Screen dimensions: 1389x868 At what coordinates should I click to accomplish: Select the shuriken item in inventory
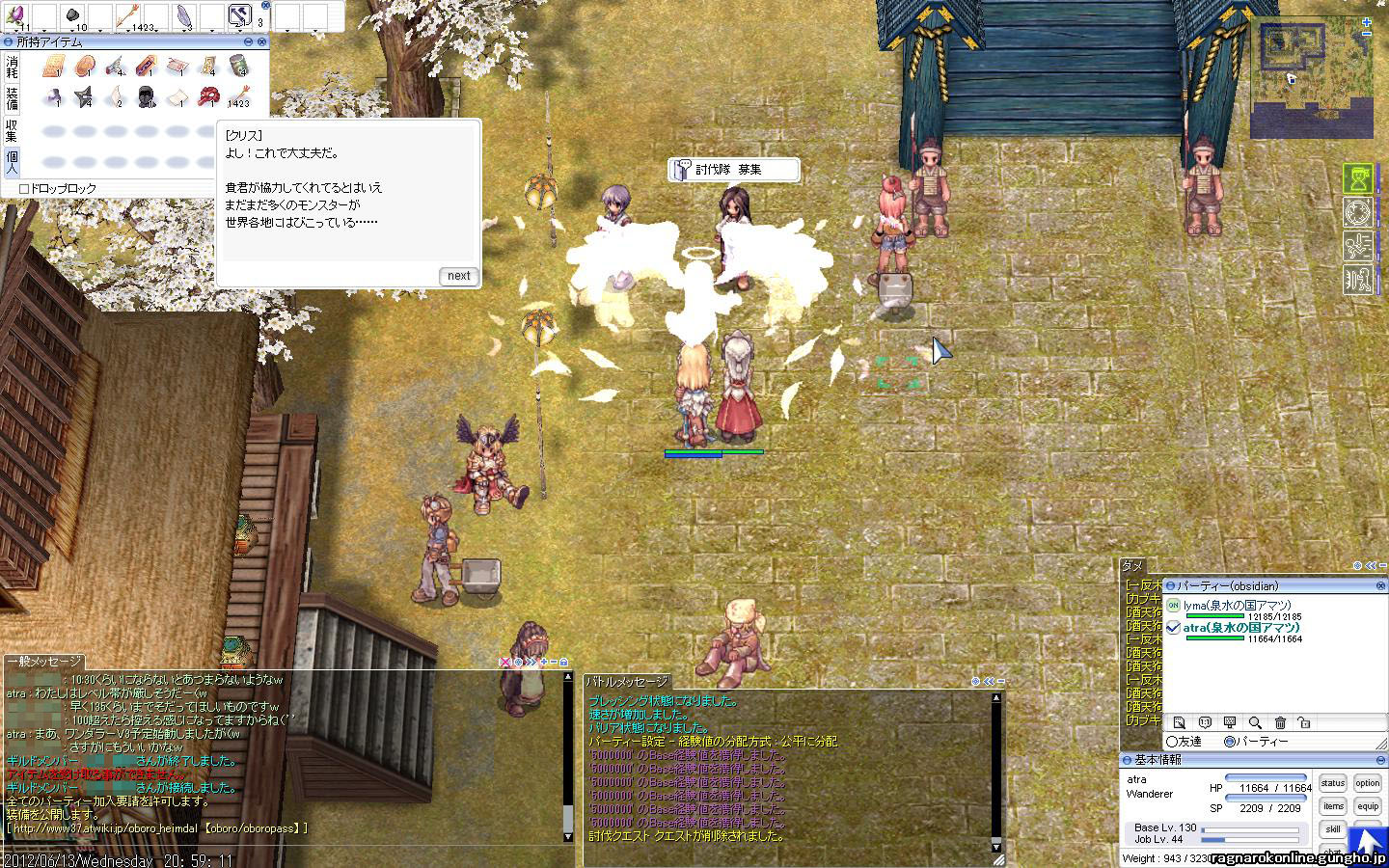coord(85,95)
